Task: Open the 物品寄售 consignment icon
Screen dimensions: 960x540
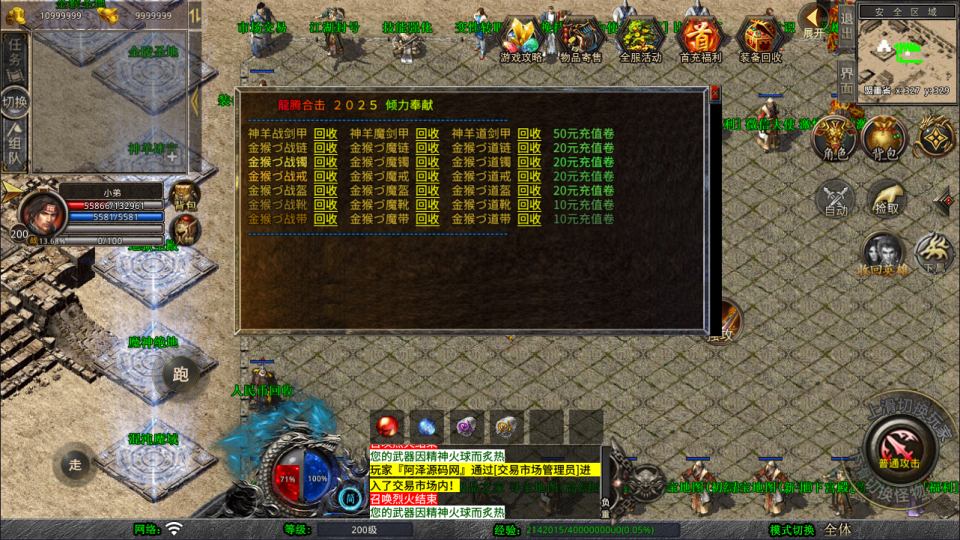Action: point(583,40)
